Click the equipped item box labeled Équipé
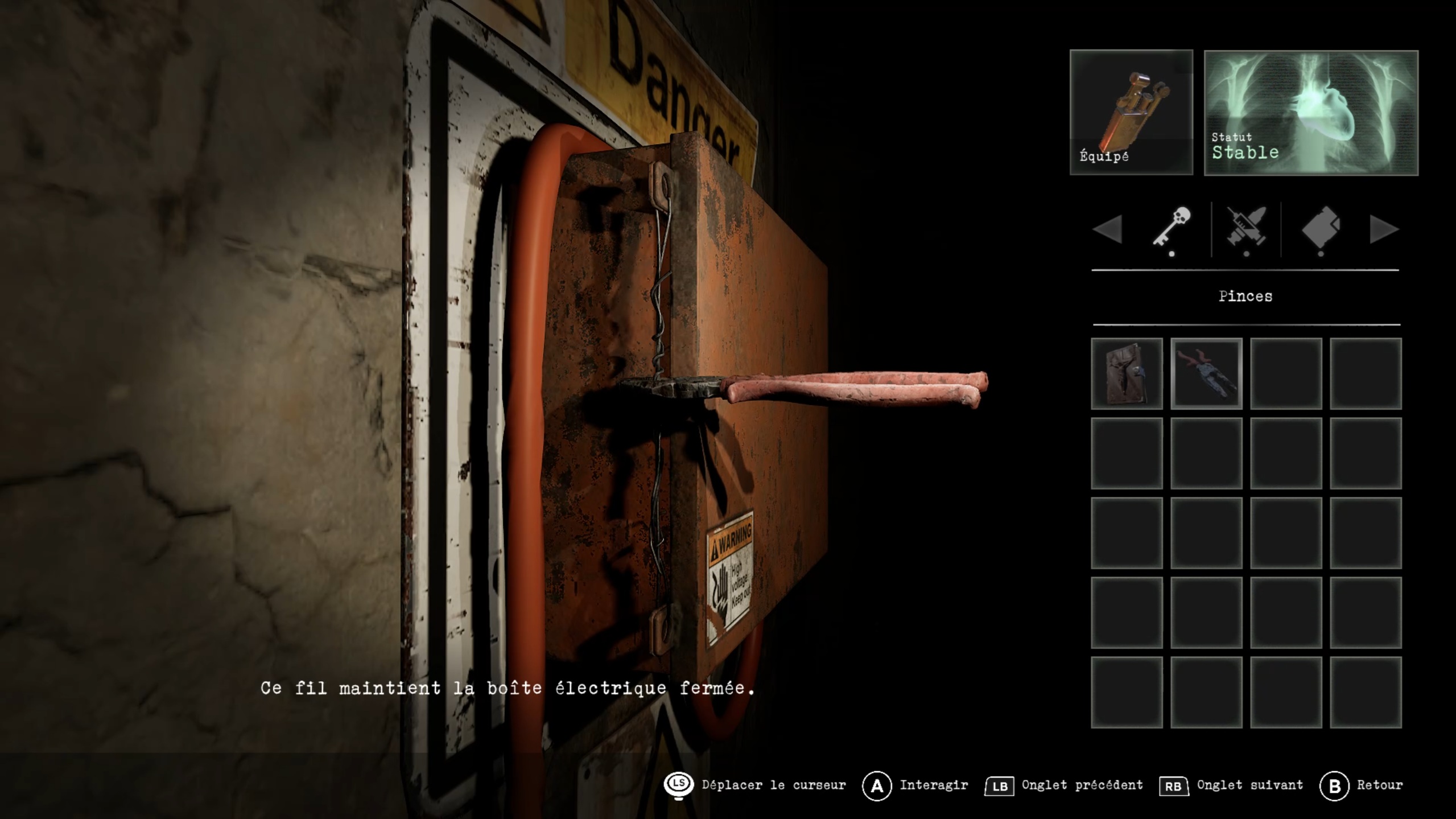Viewport: 1456px width, 819px height. point(1131,112)
